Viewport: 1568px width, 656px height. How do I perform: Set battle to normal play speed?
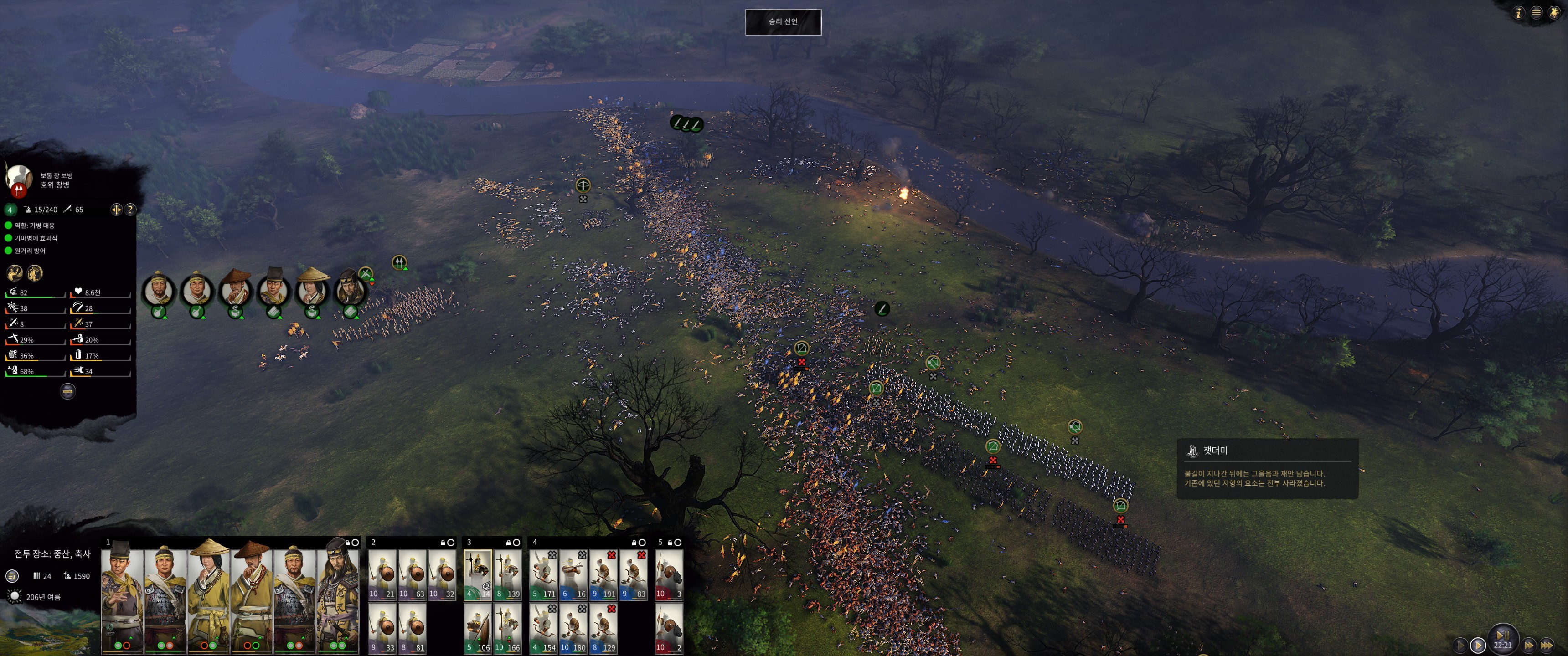[1477, 645]
